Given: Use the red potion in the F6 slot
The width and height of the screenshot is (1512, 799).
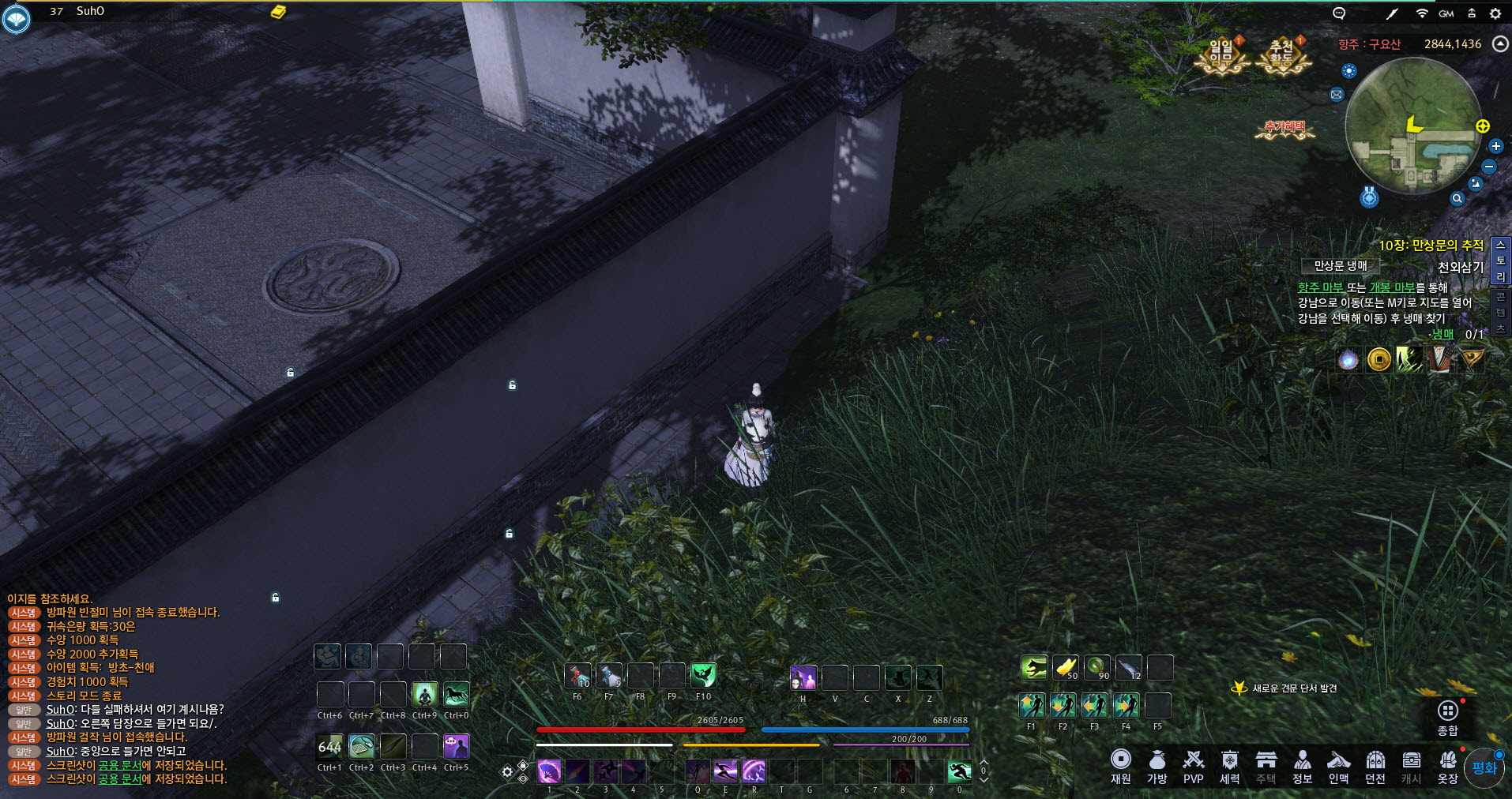Looking at the screenshot, I should (x=577, y=676).
